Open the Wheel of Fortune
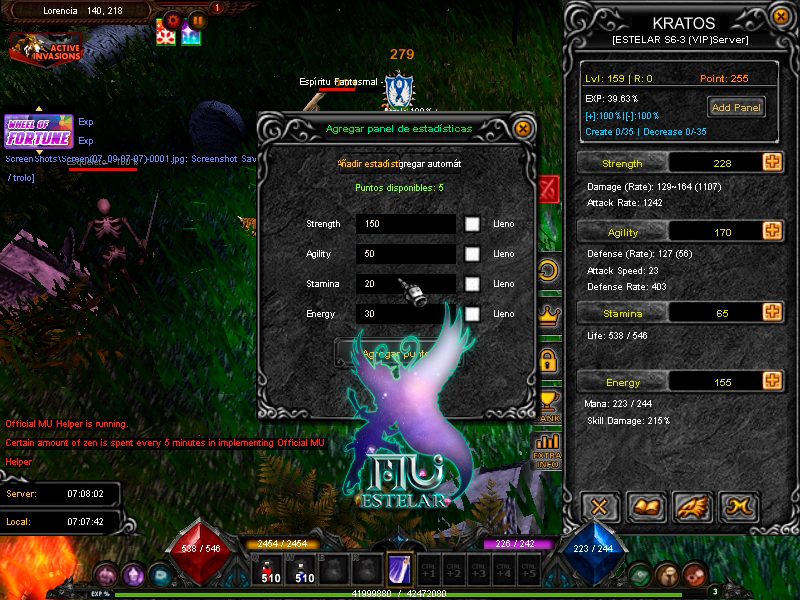Screen dimensions: 800x600 (x=38, y=131)
